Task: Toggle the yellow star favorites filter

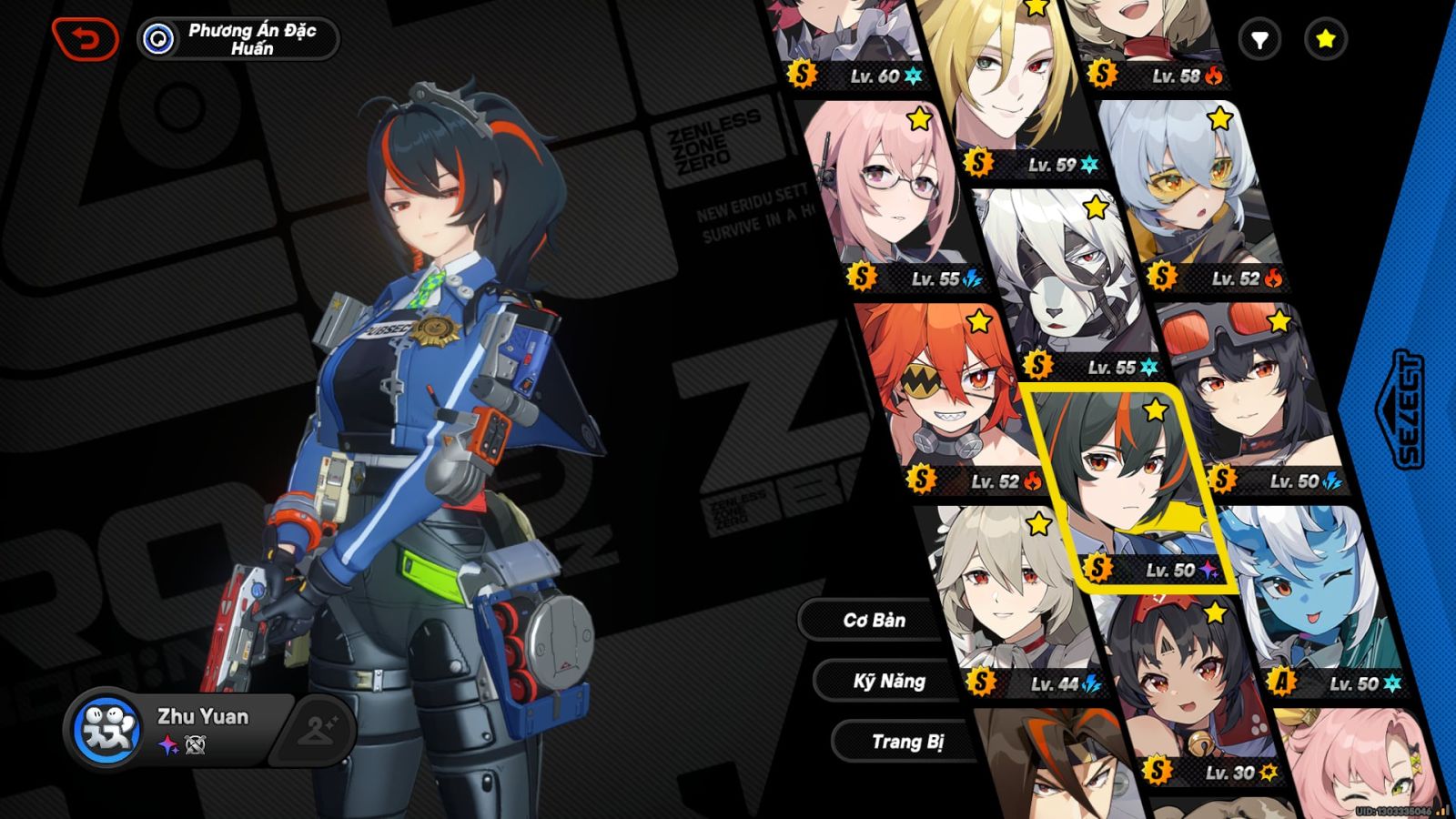Action: [x=1325, y=39]
